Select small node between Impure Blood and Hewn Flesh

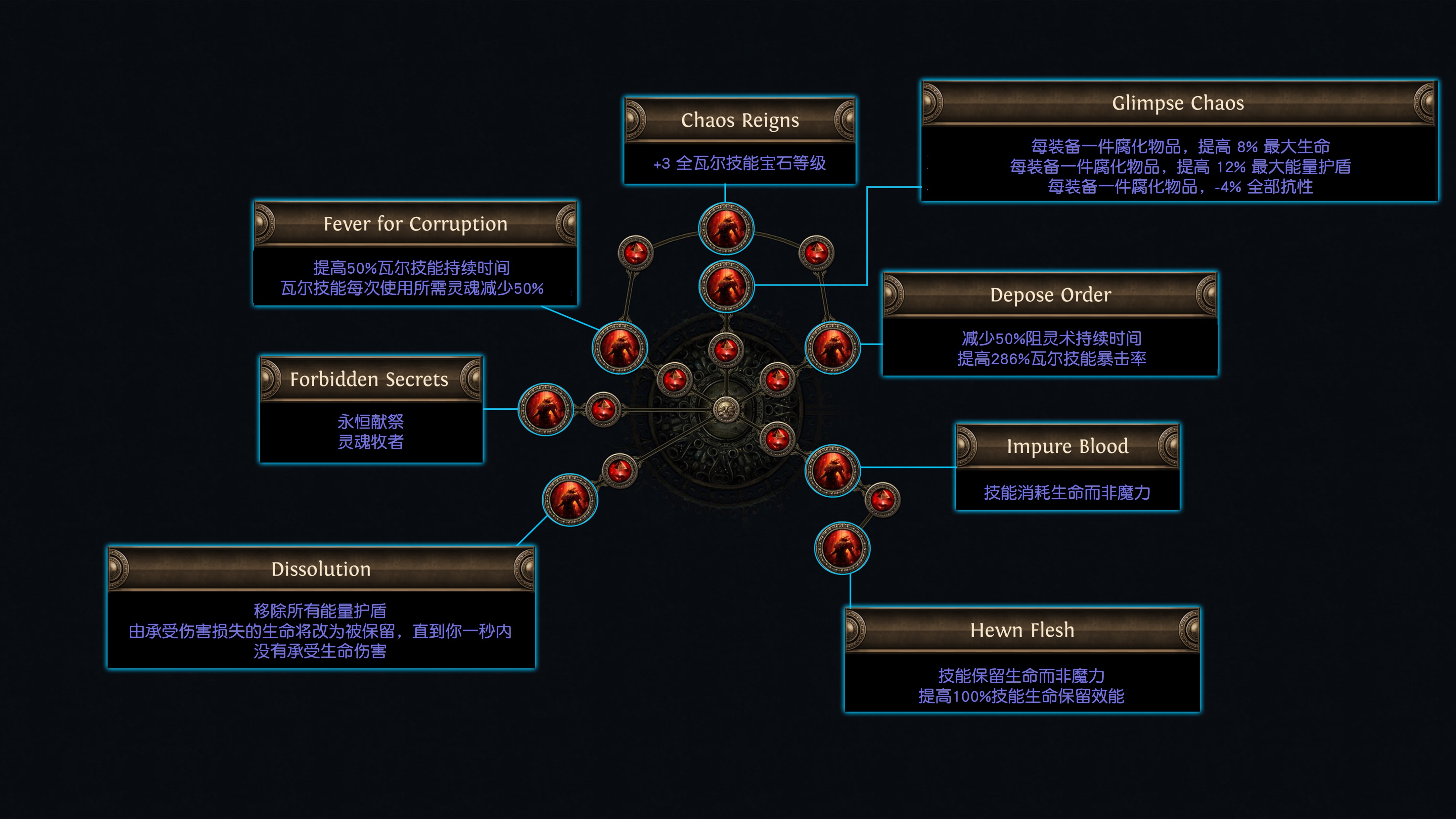click(x=882, y=500)
